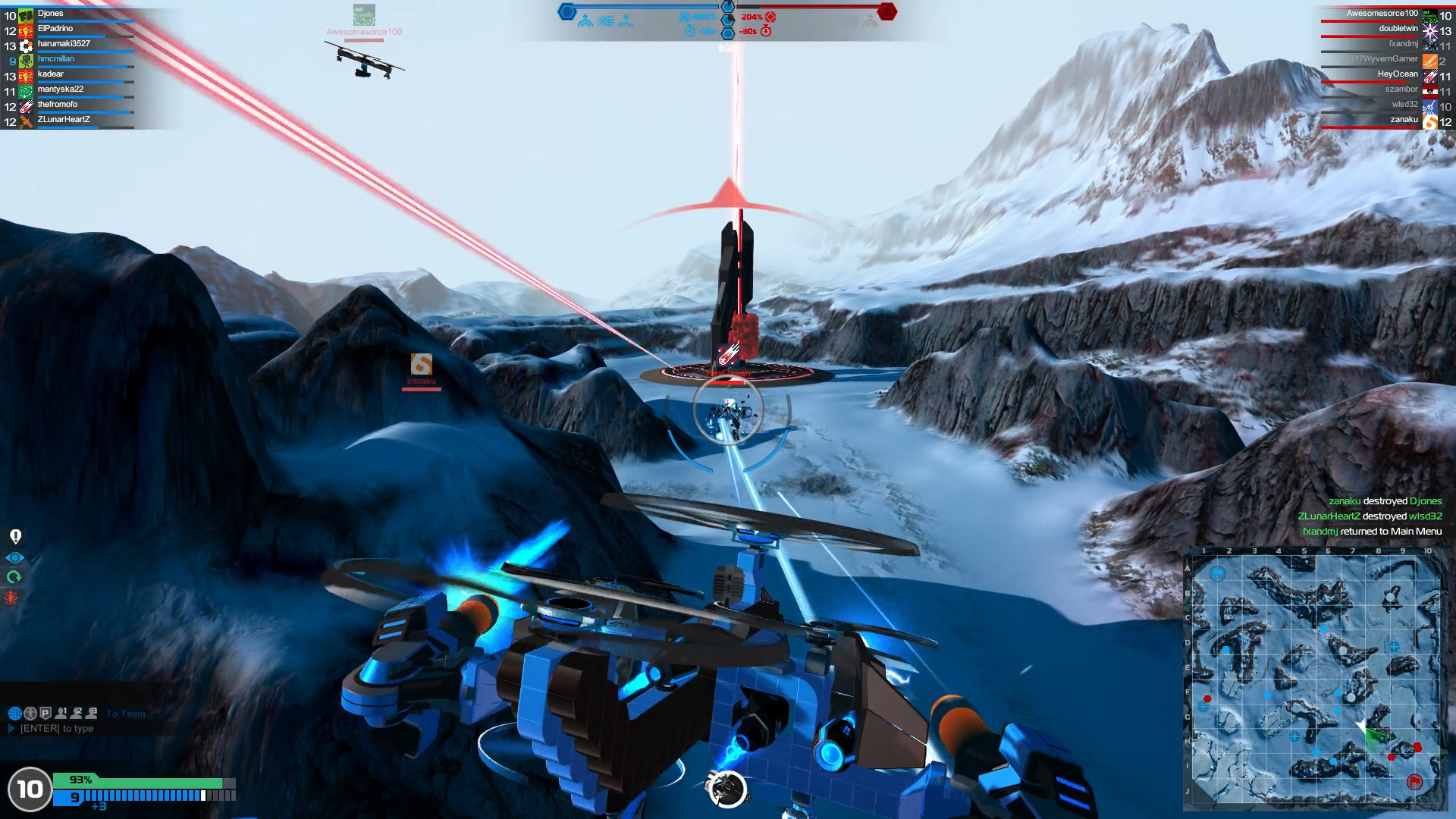Select Djones at top of left team roster
Viewport: 1456px width, 819px height.
coord(52,13)
